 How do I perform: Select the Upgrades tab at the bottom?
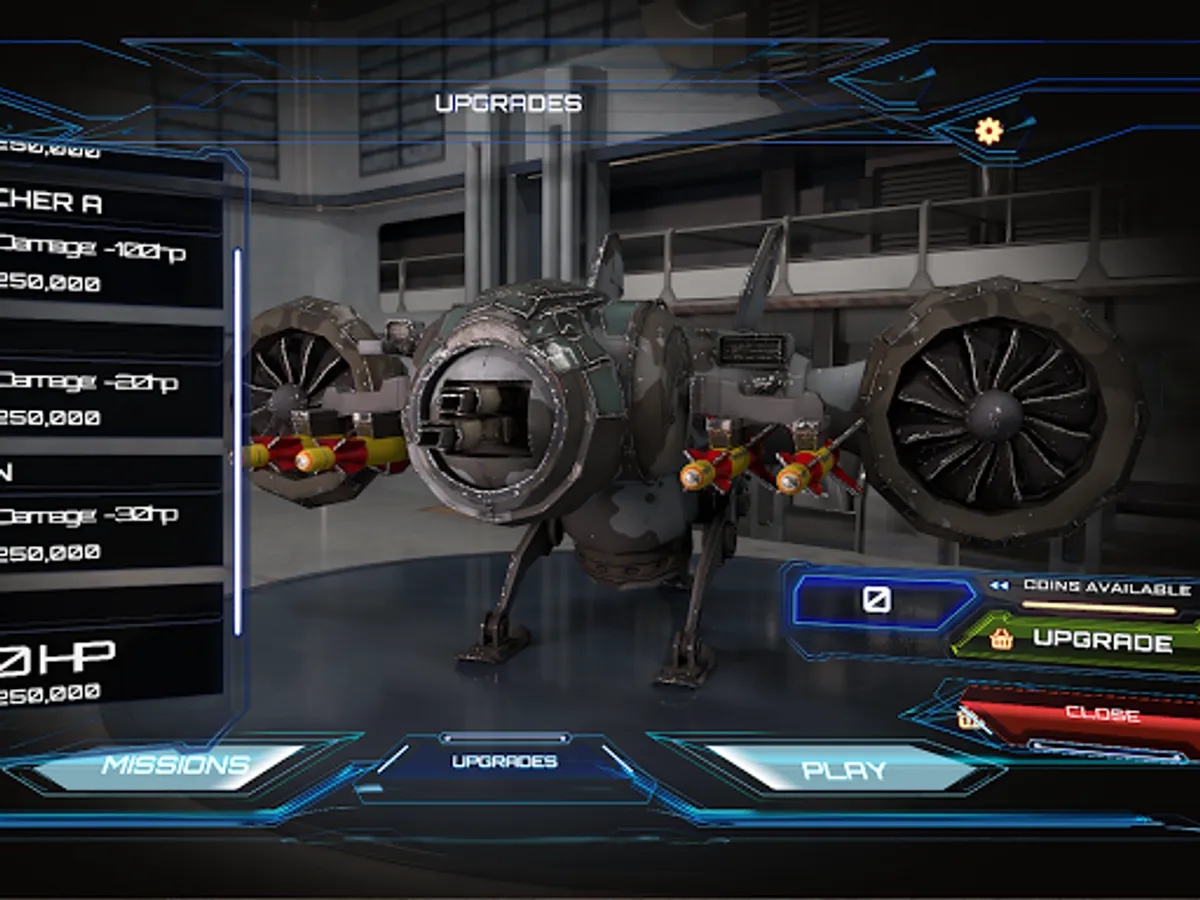(x=504, y=762)
